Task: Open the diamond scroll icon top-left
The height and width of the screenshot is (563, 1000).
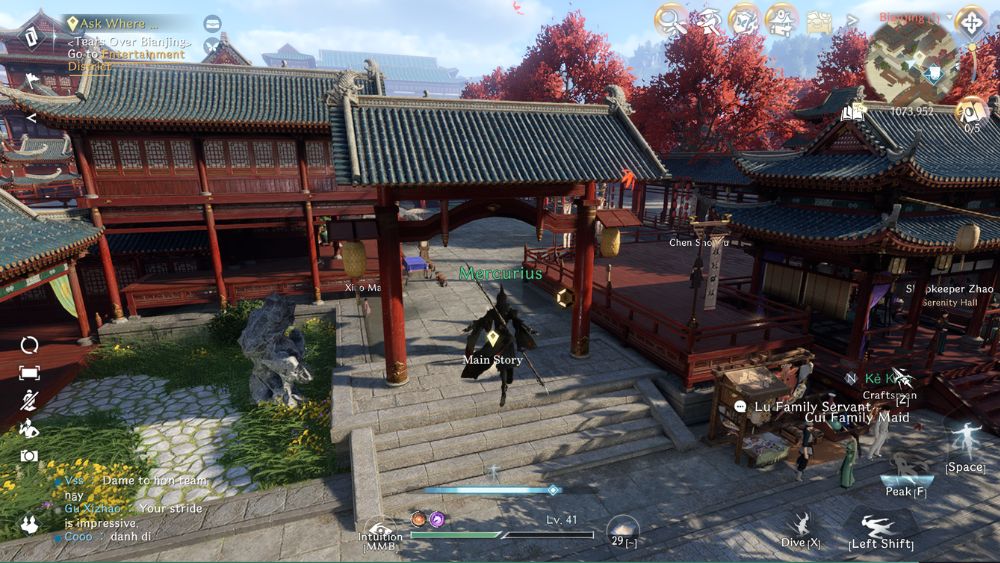Action: pyautogui.click(x=31, y=37)
